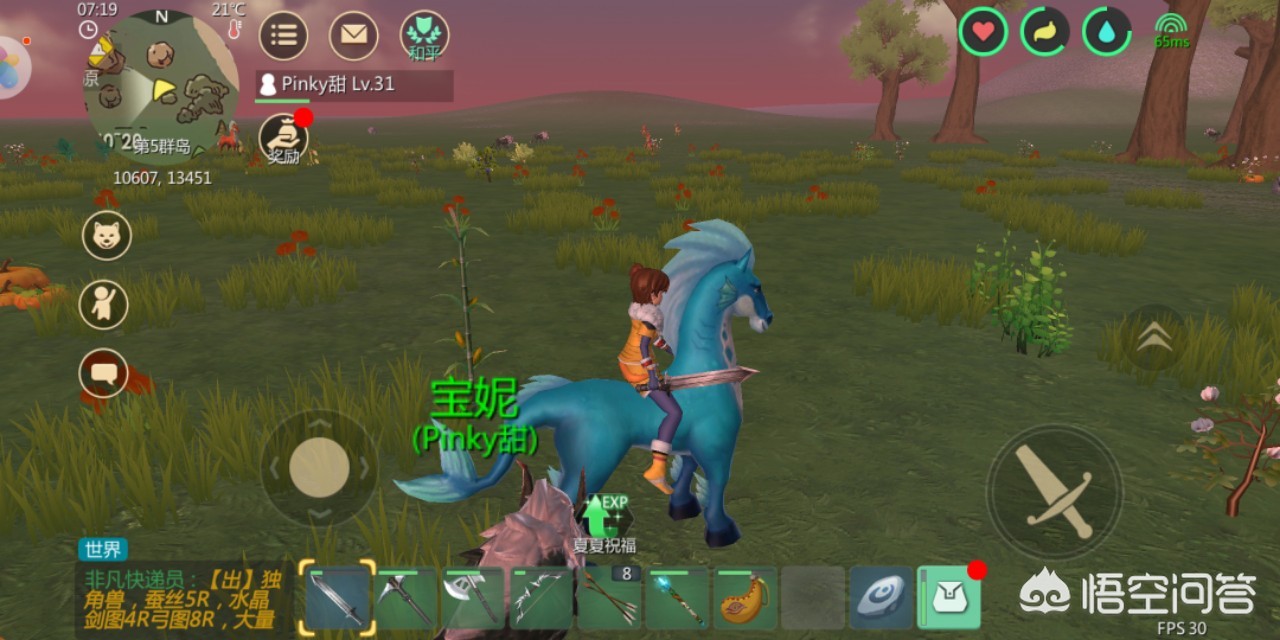Screen dimensions: 1280x640
Task: Select the orange pouch hotbar slot
Action: pyautogui.click(x=745, y=598)
